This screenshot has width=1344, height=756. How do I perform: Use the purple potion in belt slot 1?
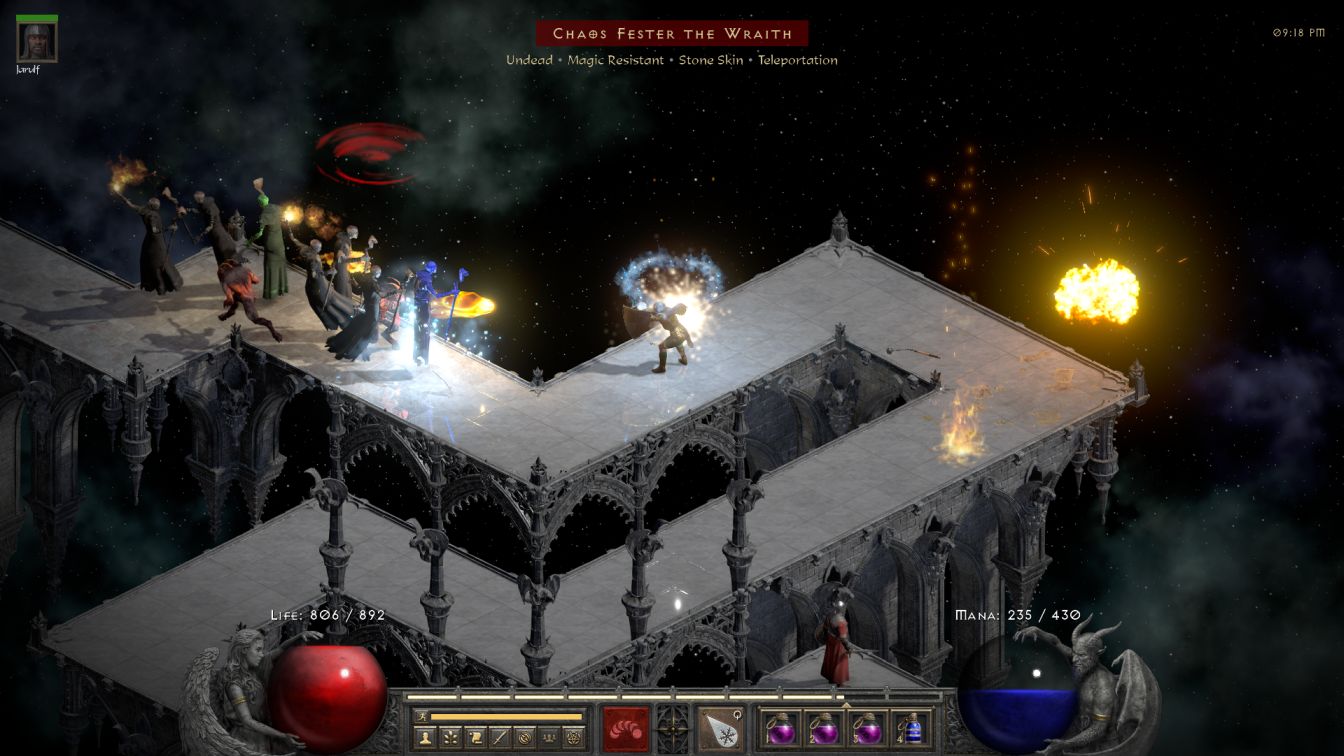click(781, 728)
